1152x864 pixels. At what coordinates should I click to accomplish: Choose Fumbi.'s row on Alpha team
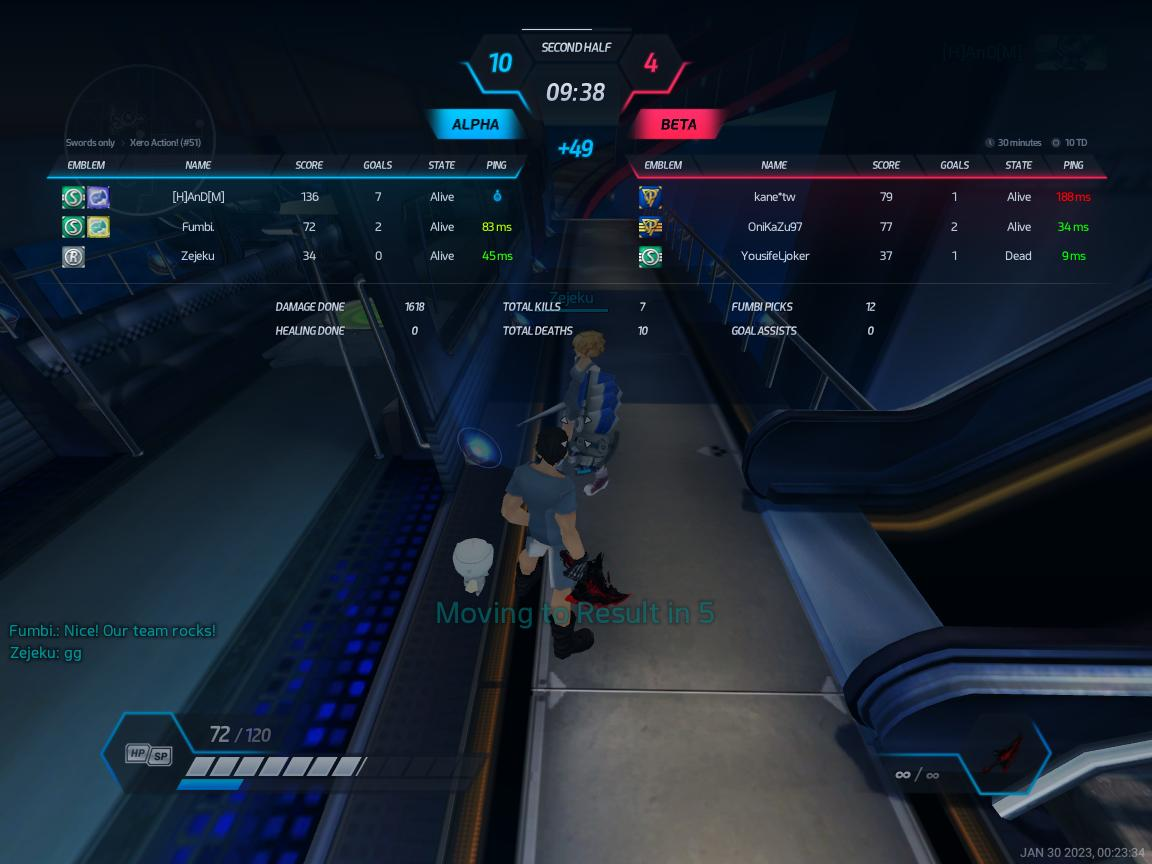[x=198, y=227]
